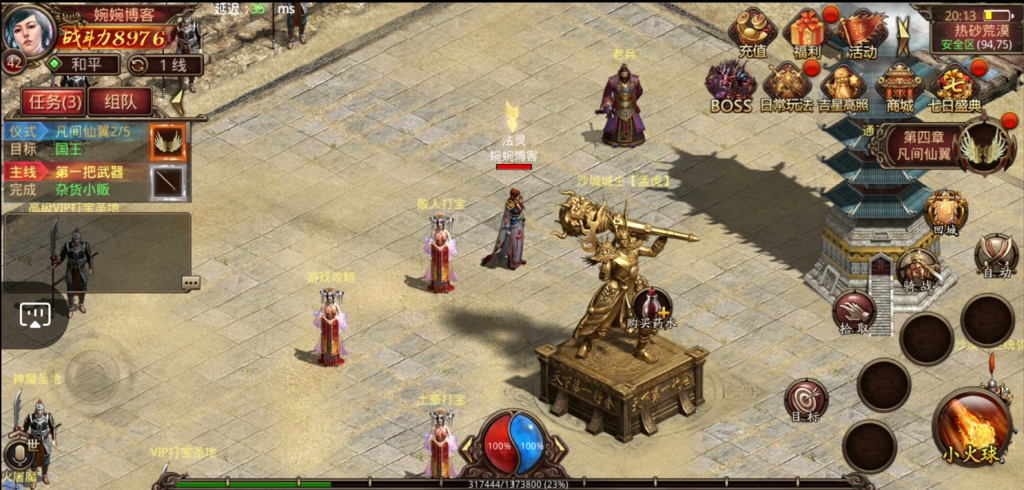Tap the 回城 return to town button

click(x=945, y=211)
